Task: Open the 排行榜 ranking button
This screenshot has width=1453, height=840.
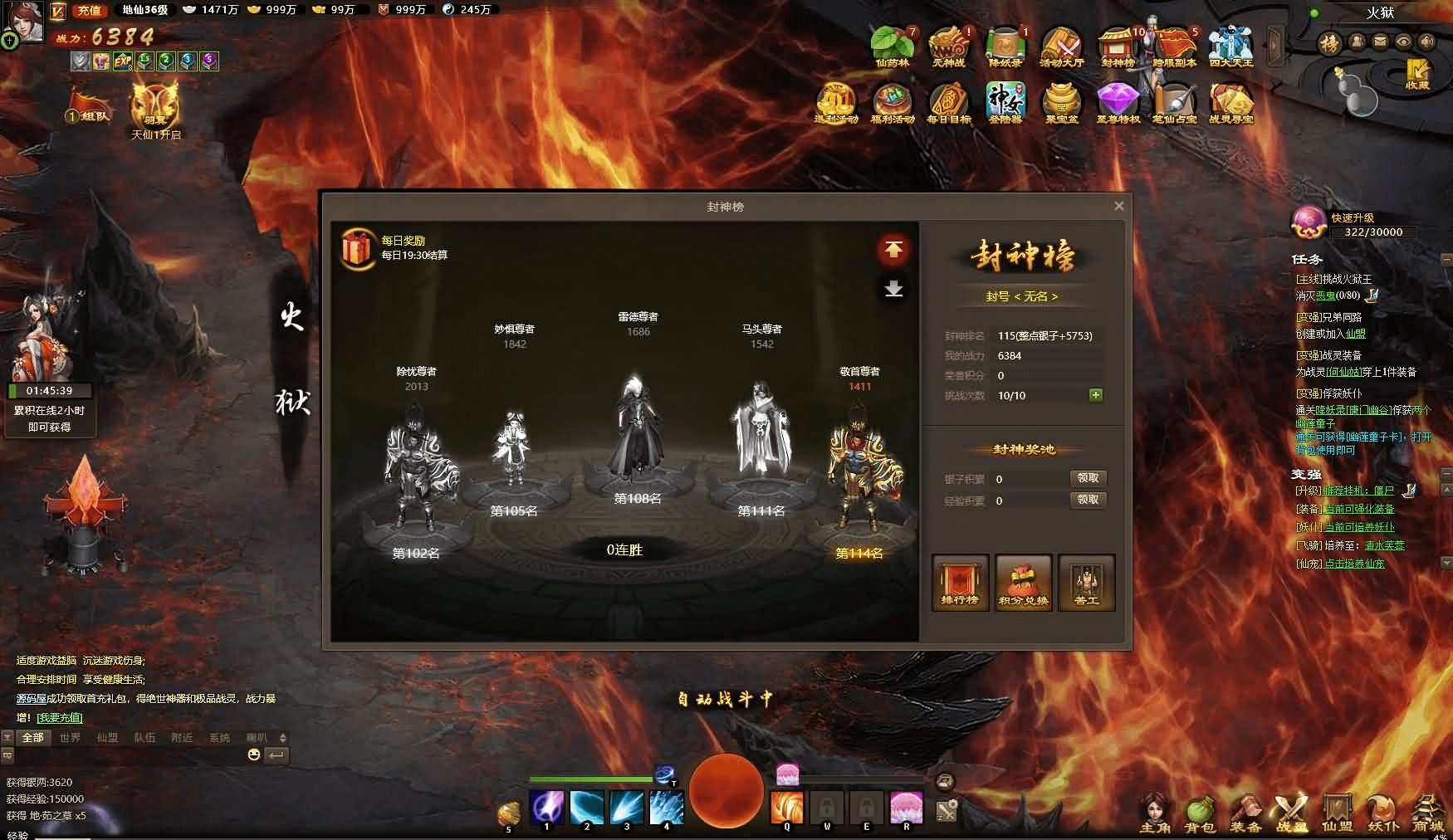Action: coord(960,582)
